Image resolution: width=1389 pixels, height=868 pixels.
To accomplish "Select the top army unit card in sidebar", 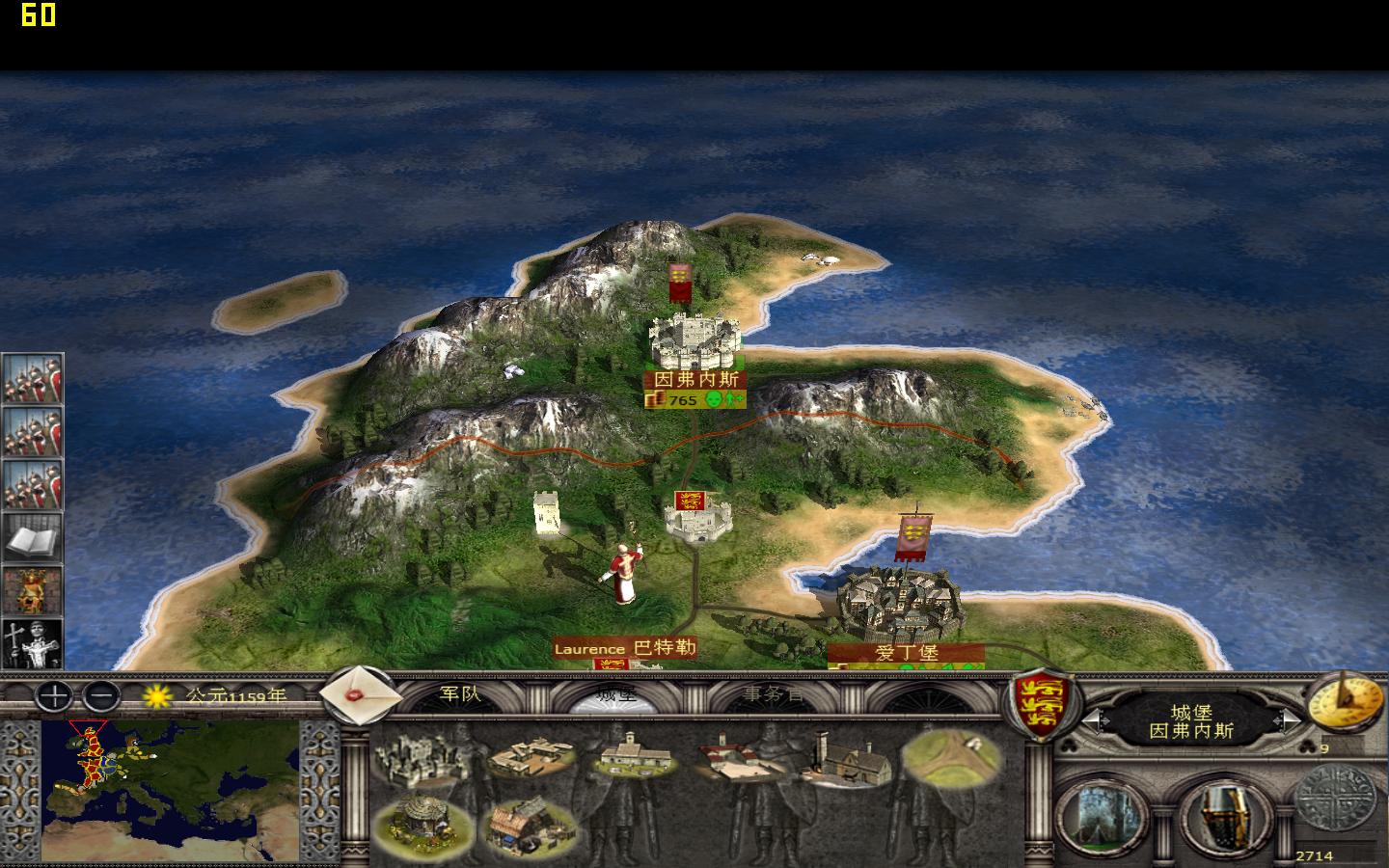I will (32, 379).
